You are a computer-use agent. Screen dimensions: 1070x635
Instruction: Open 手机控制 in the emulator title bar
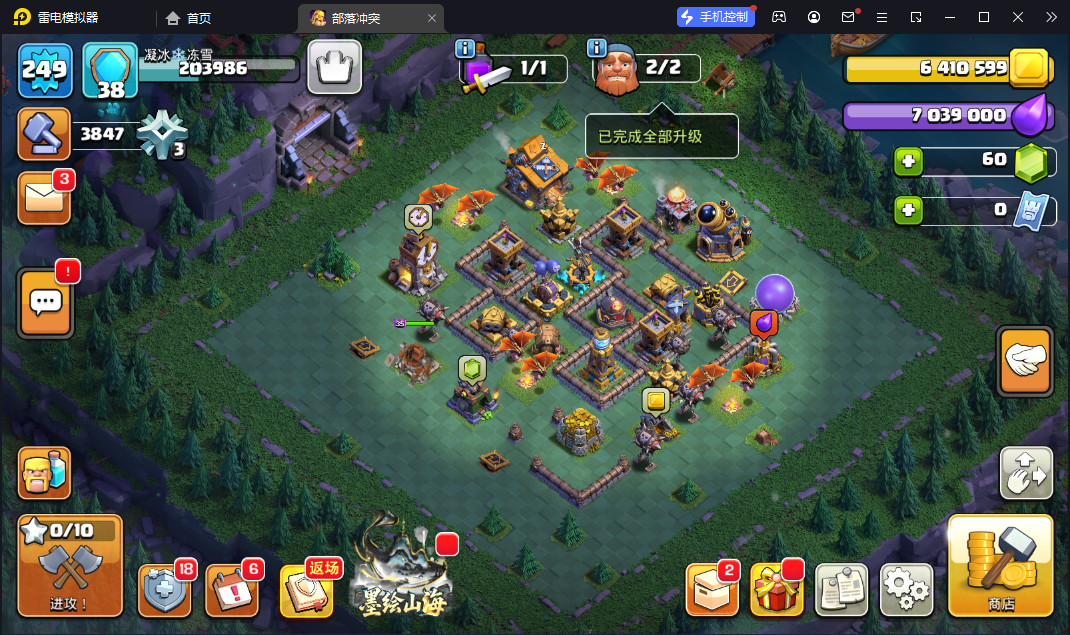coord(714,17)
